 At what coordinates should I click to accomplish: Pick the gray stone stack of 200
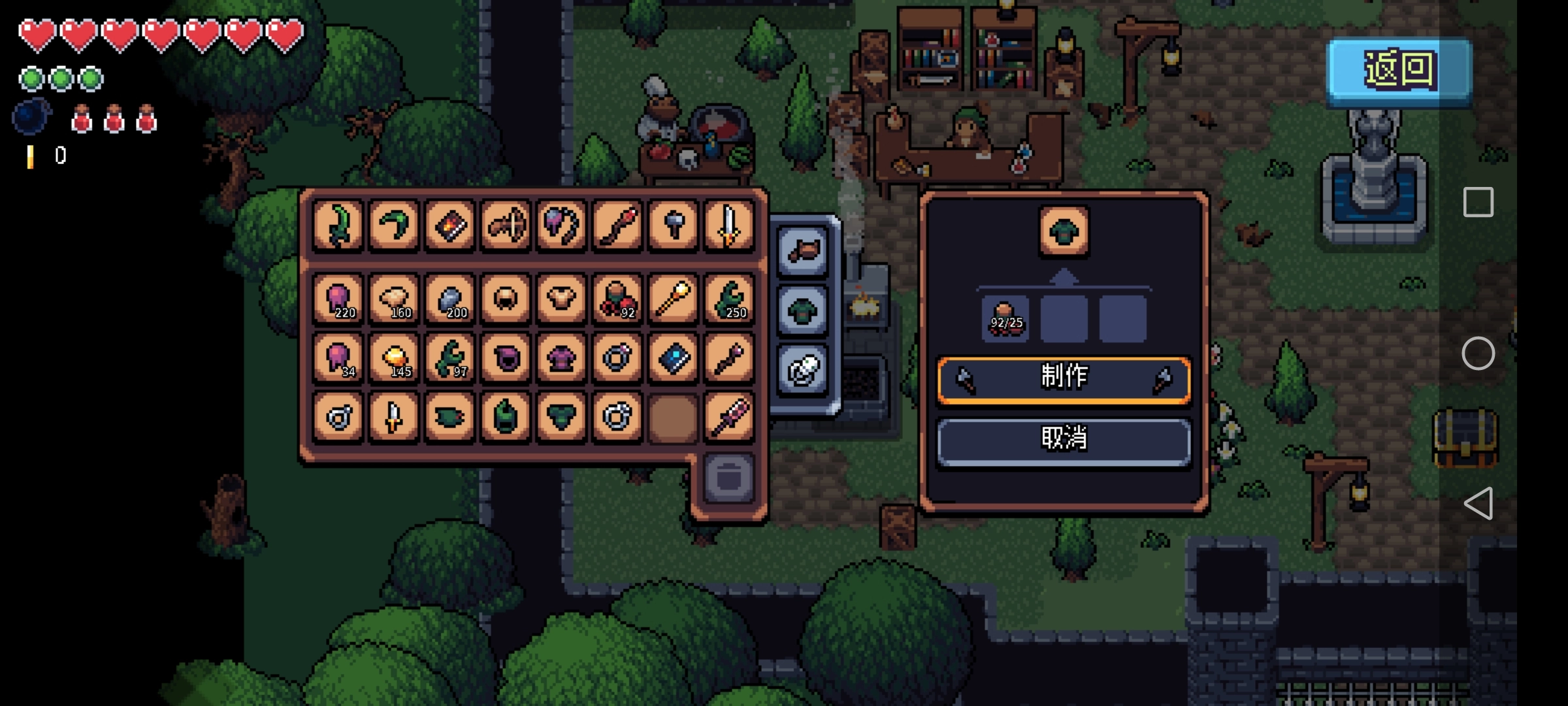450,299
